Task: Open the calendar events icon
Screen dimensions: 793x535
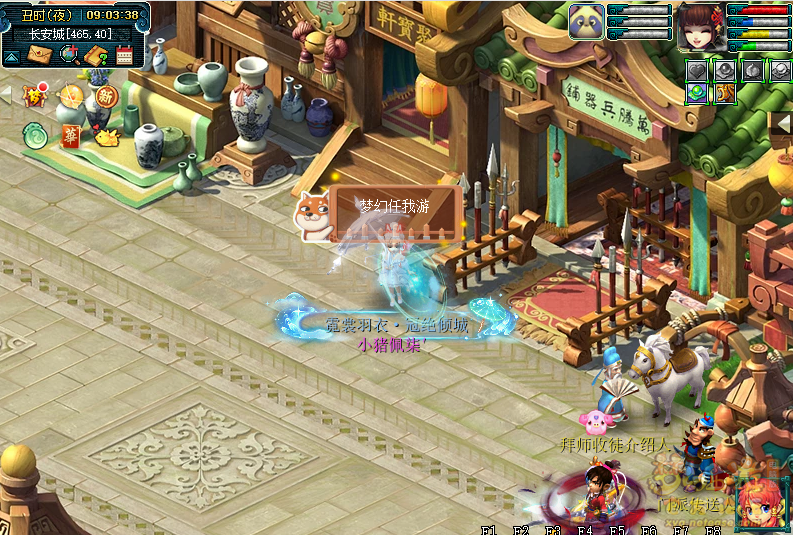Action: pyautogui.click(x=124, y=55)
